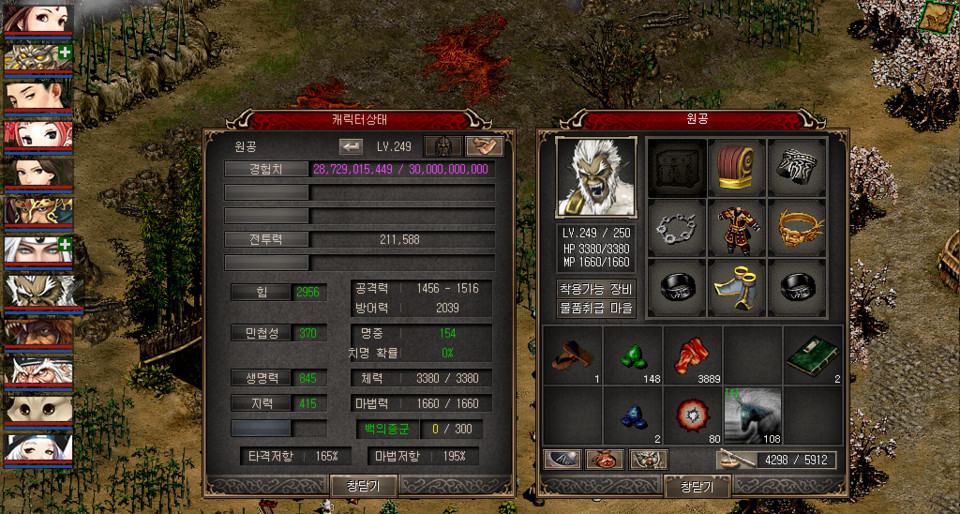Select the black gauntlets equipment slot

797,168
